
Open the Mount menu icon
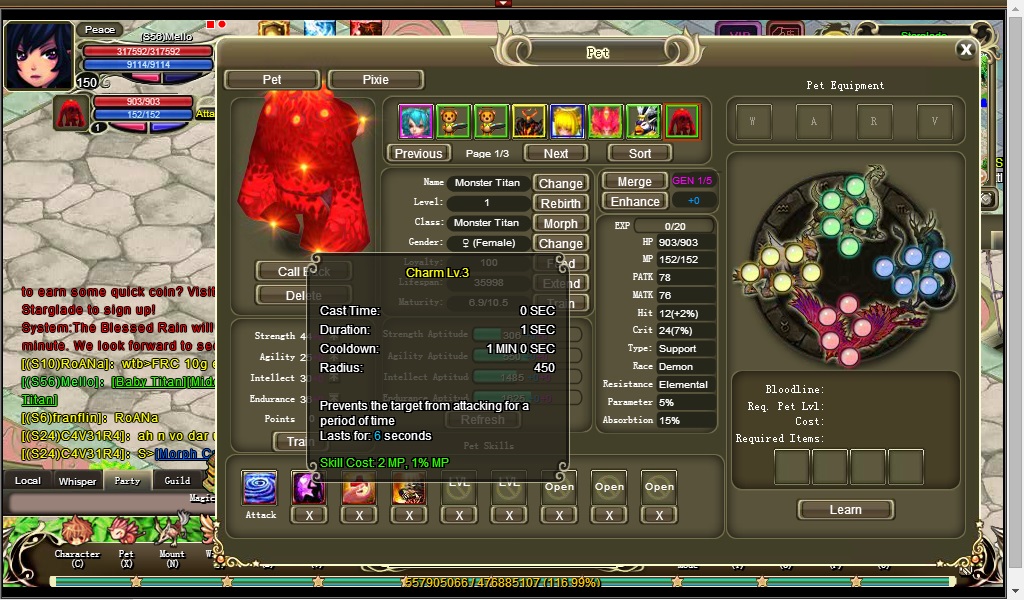click(172, 533)
